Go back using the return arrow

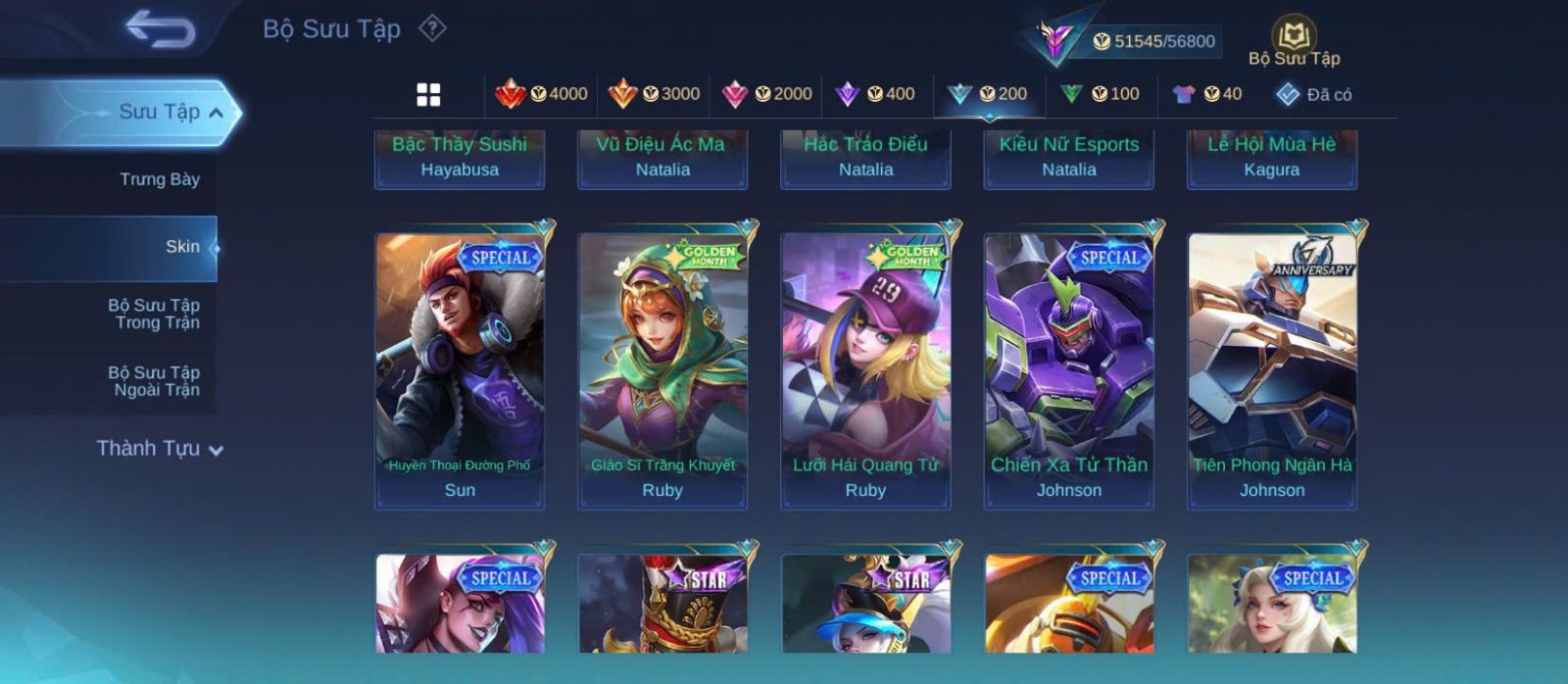[160, 29]
